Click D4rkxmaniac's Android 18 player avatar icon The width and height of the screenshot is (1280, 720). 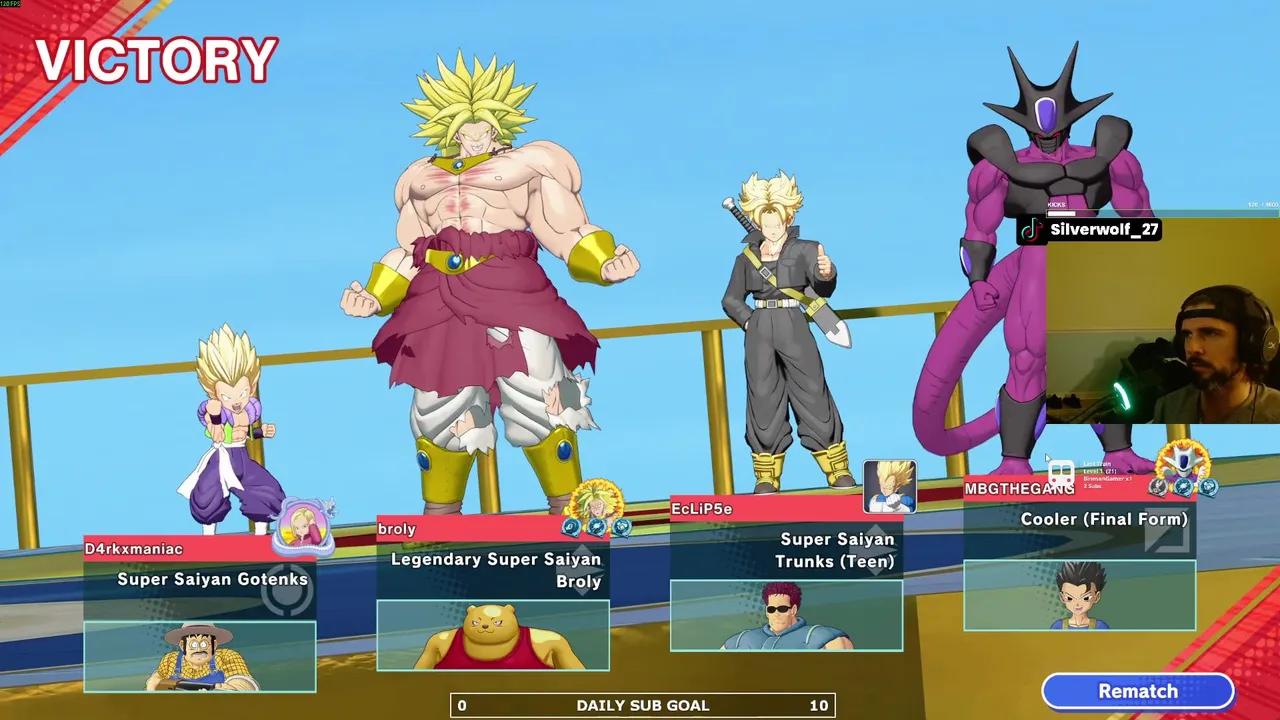click(302, 524)
